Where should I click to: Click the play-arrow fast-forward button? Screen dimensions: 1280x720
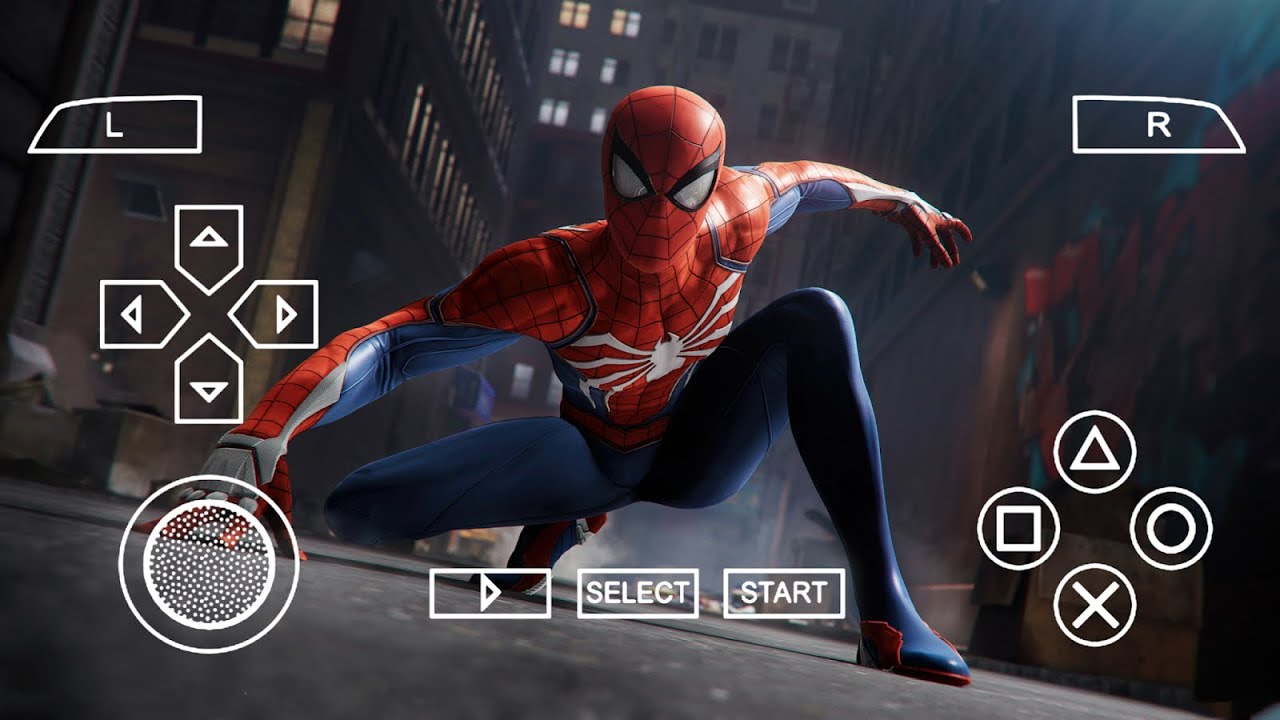click(490, 593)
